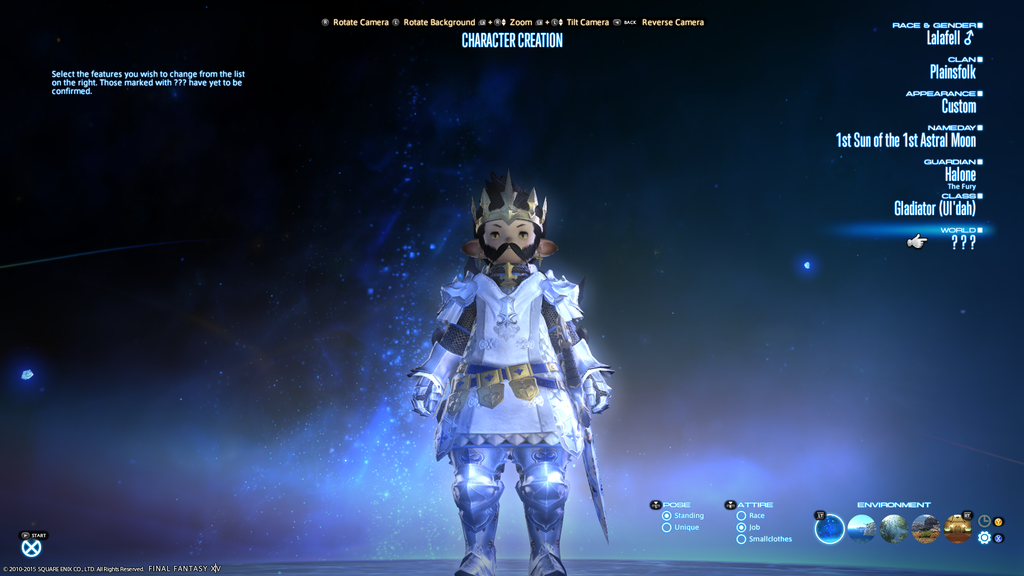Open the Appearance customization entry

958,106
